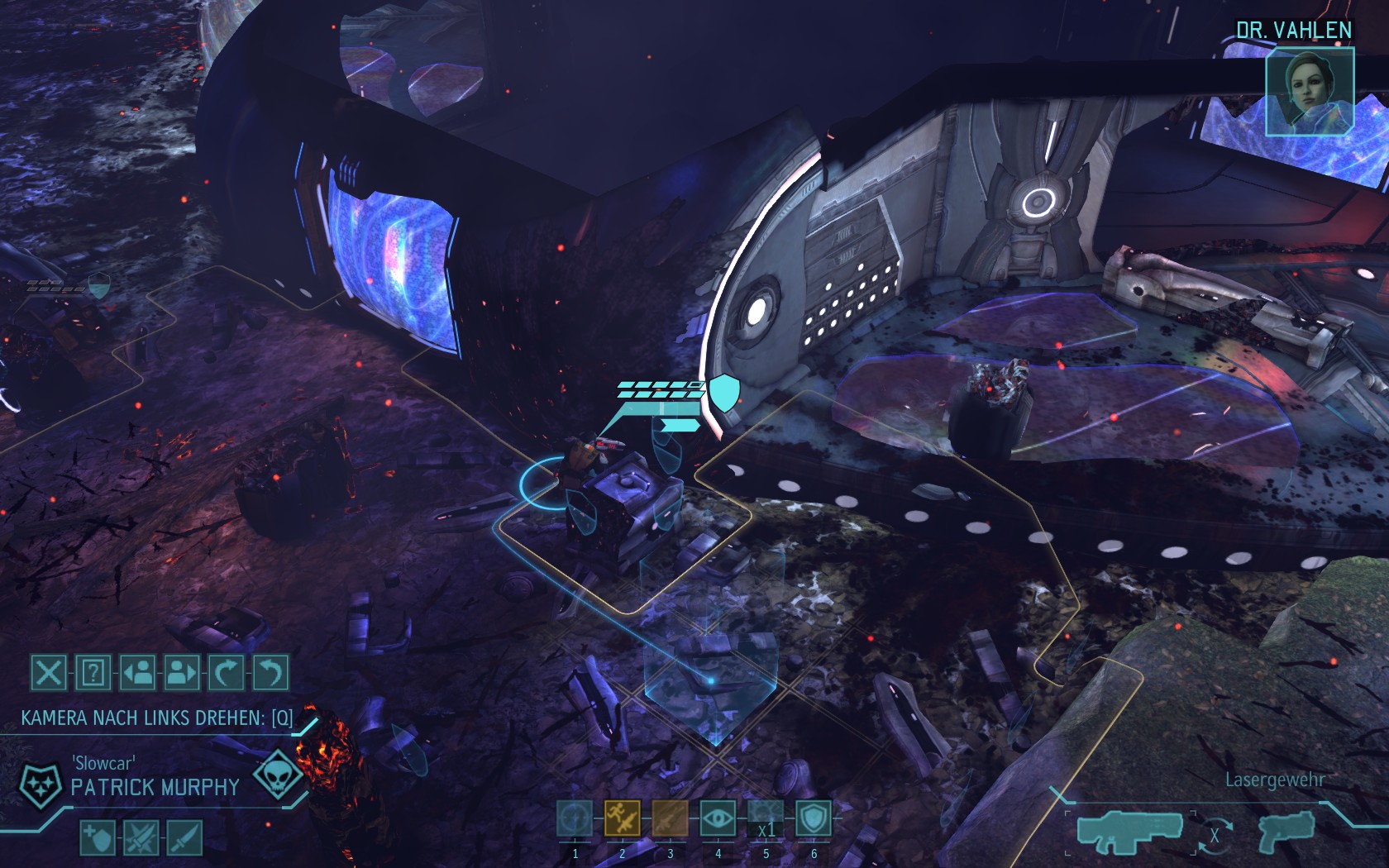This screenshot has width=1389, height=868.
Task: Activate Overwatch with the eye icon
Action: [x=718, y=819]
